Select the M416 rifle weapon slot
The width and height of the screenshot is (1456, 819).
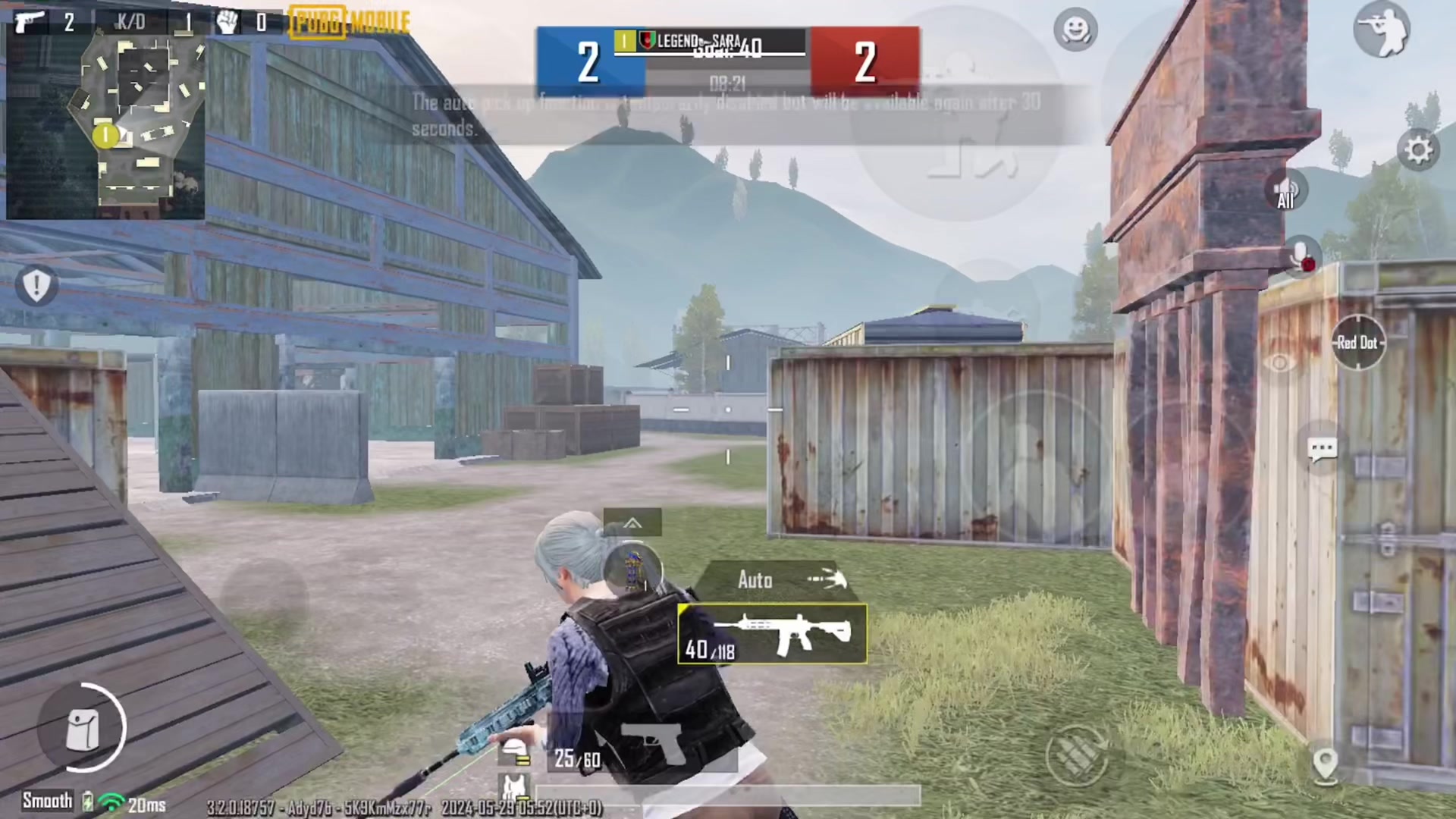pyautogui.click(x=772, y=634)
